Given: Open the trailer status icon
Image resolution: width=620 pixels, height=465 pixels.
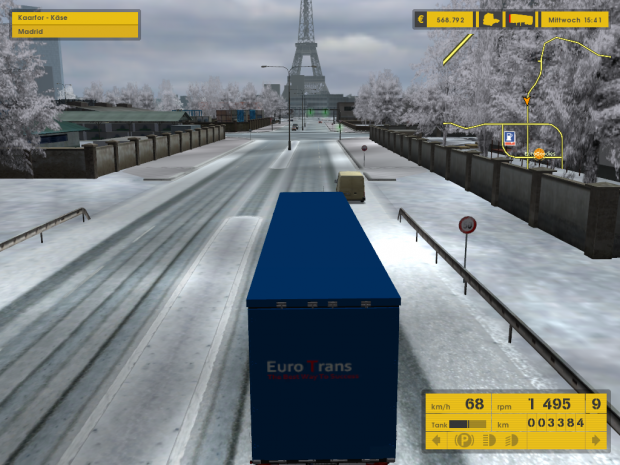Looking at the screenshot, I should [x=521, y=19].
